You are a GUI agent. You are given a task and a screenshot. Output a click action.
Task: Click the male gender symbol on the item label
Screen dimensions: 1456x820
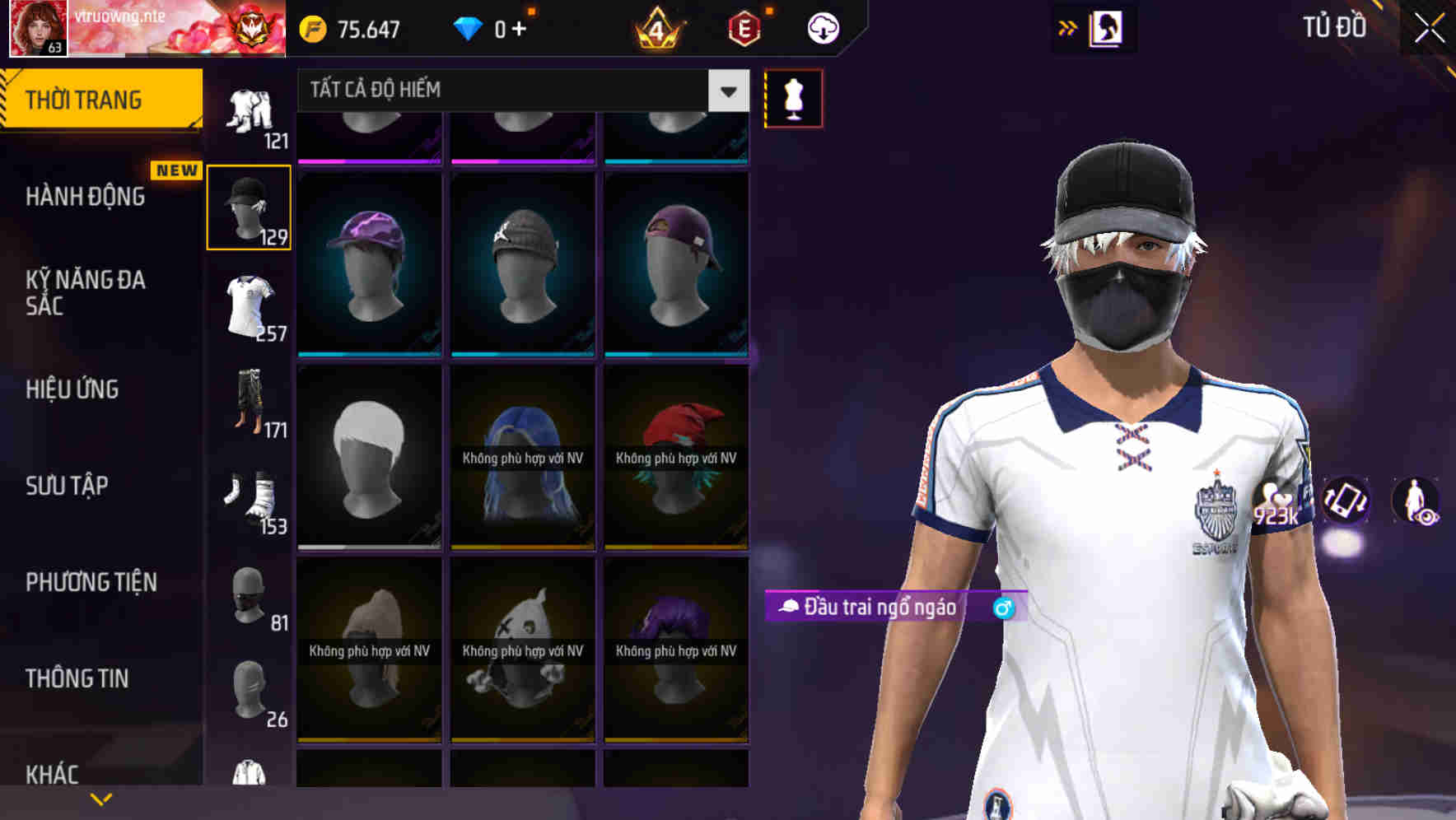click(1001, 609)
